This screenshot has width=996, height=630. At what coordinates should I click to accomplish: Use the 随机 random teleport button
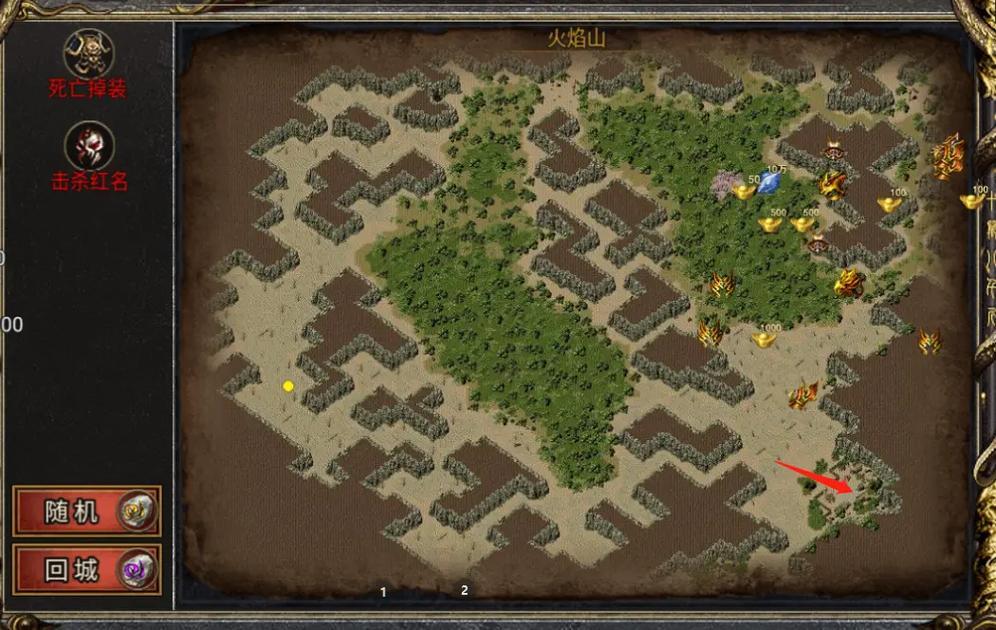87,512
